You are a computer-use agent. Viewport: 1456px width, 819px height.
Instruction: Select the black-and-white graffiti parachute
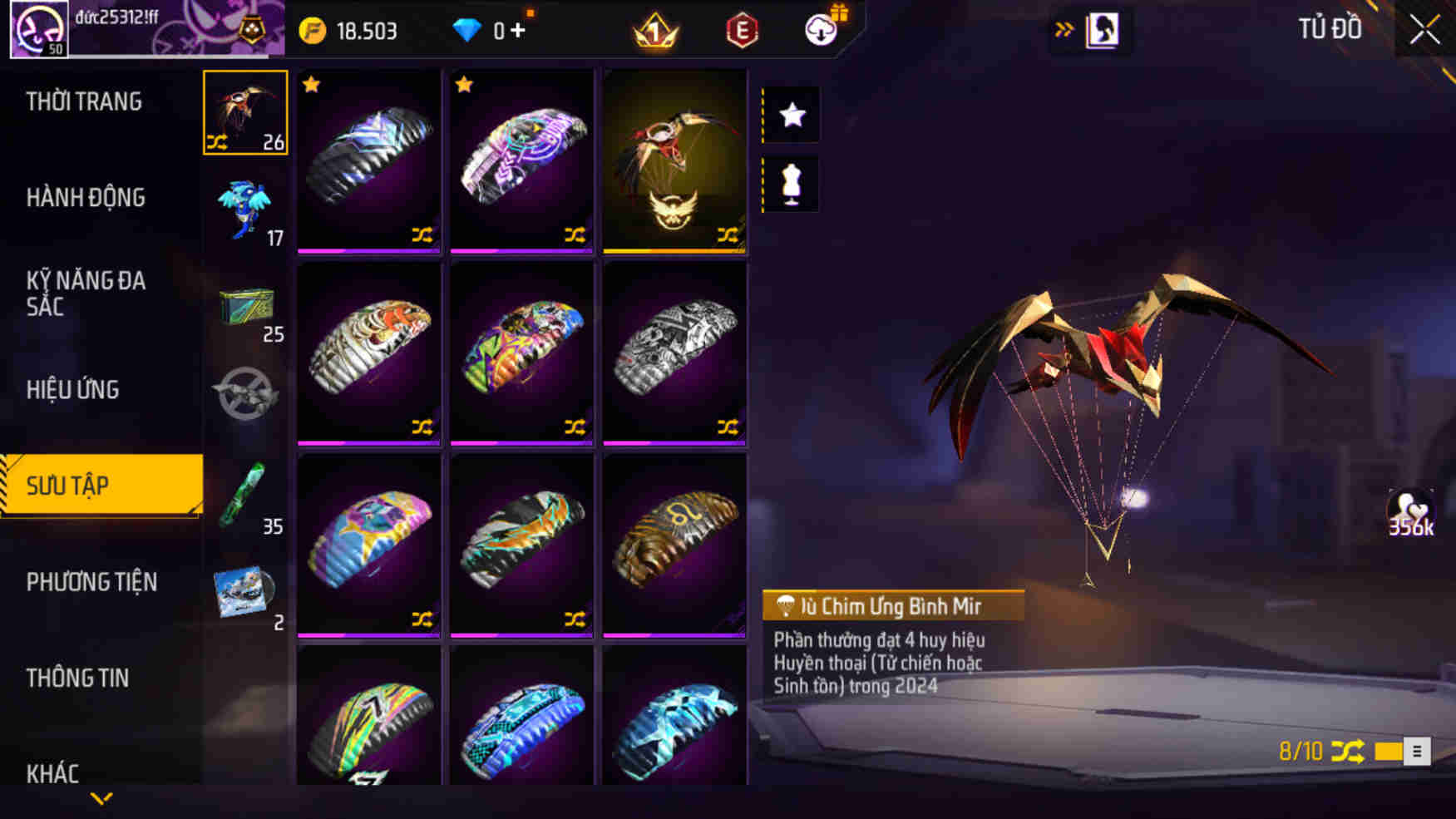(x=674, y=353)
